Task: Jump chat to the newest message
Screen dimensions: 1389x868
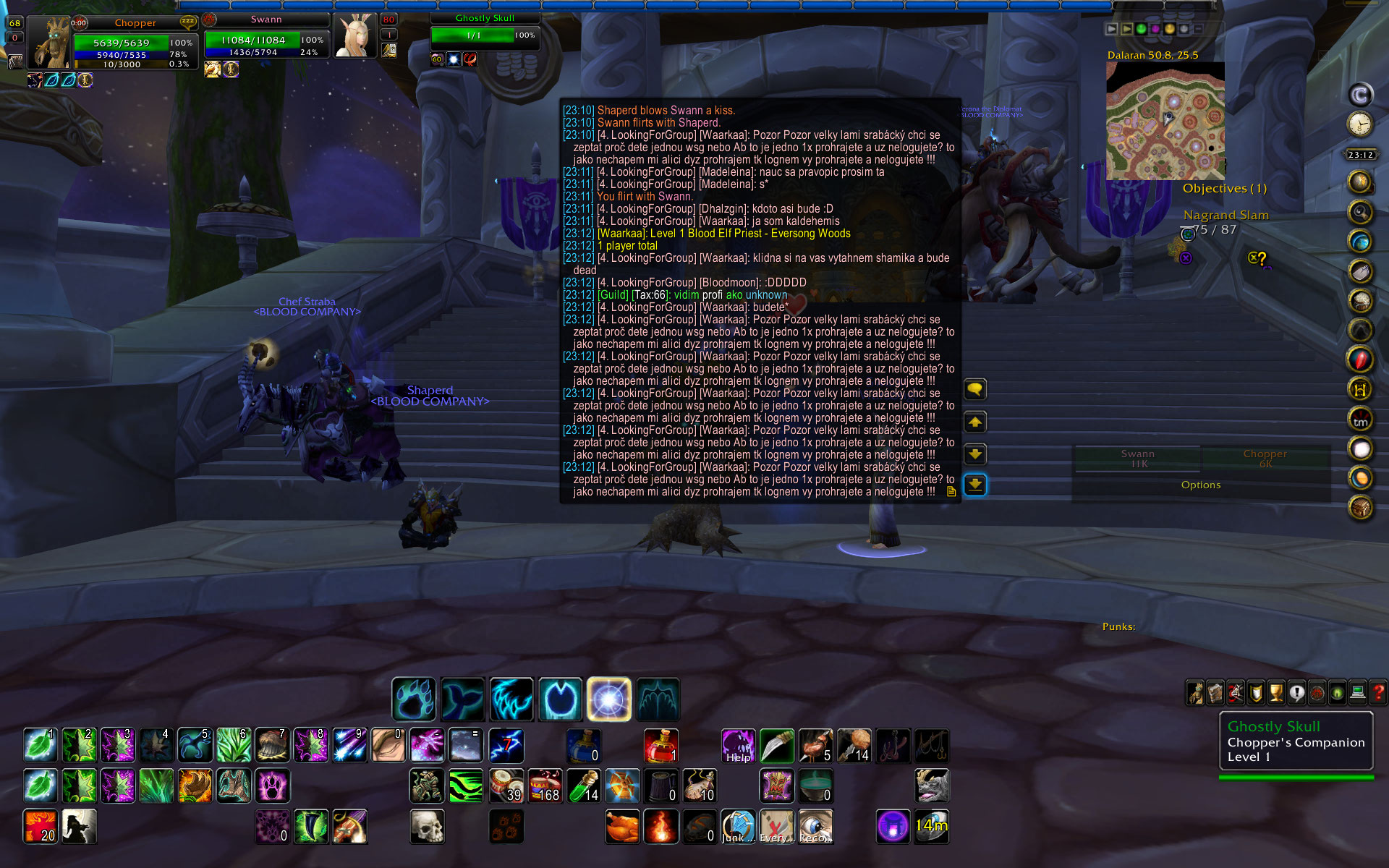Action: [975, 485]
